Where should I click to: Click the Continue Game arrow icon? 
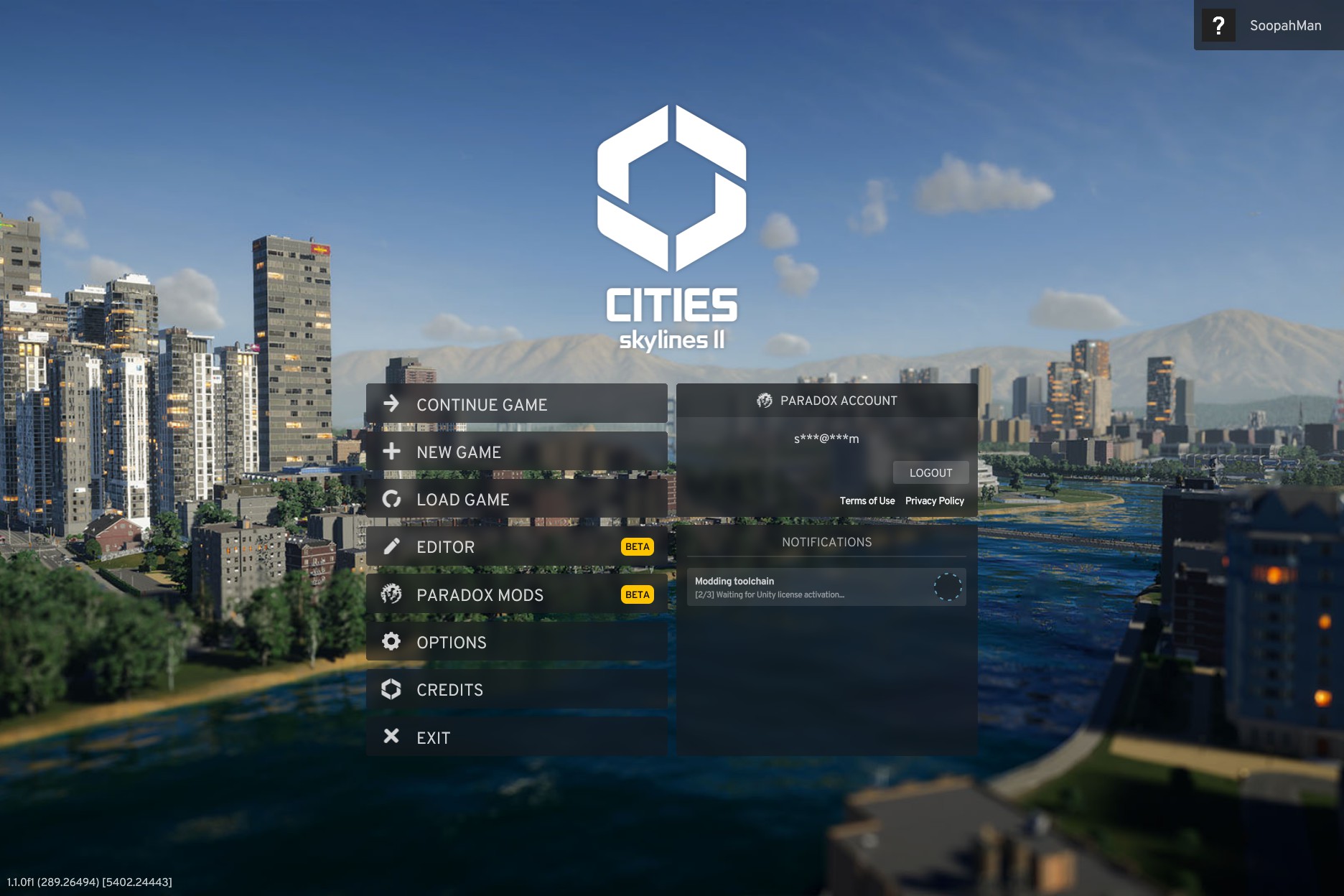tap(392, 404)
